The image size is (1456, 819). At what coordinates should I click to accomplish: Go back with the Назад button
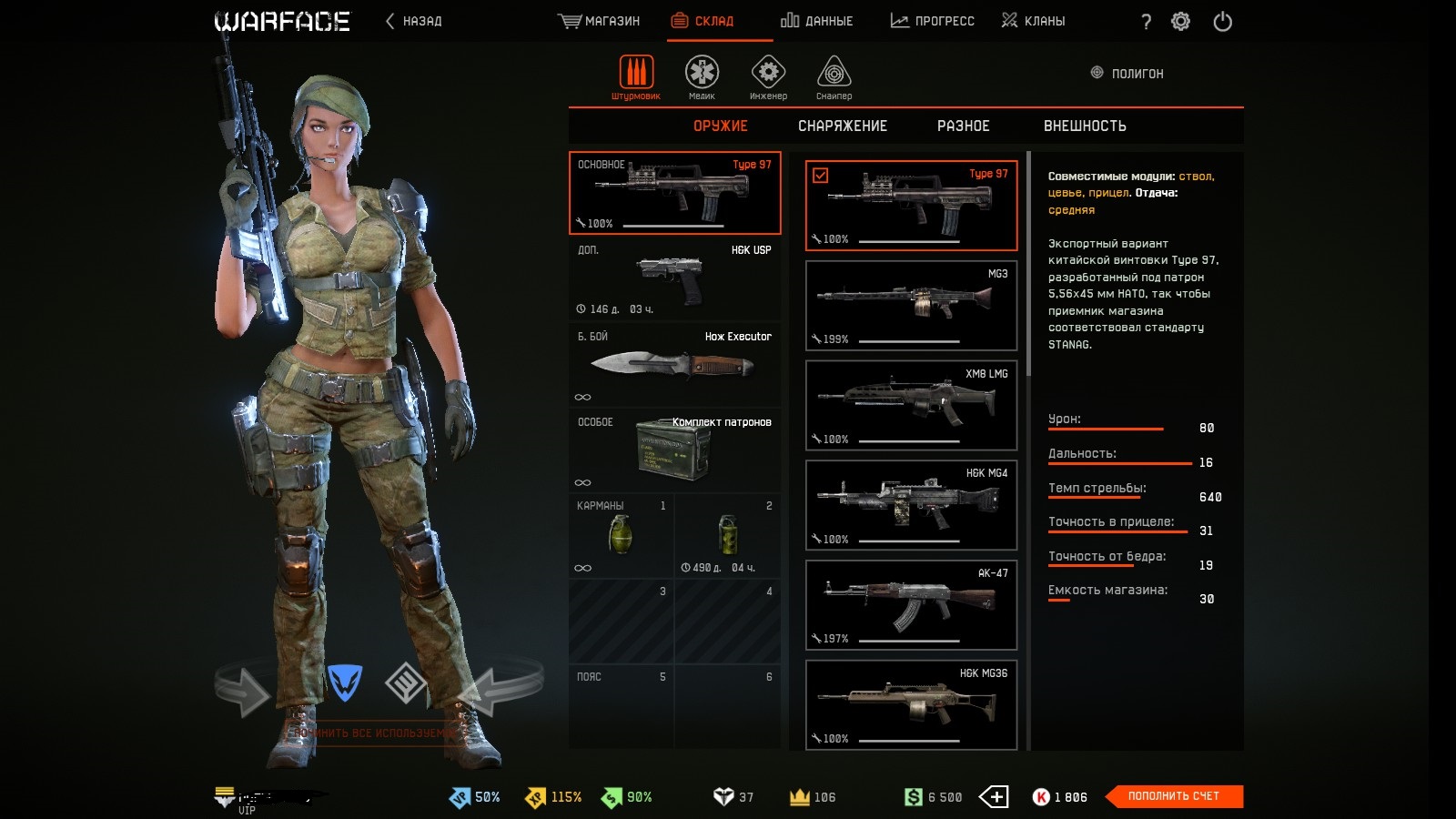click(x=414, y=21)
